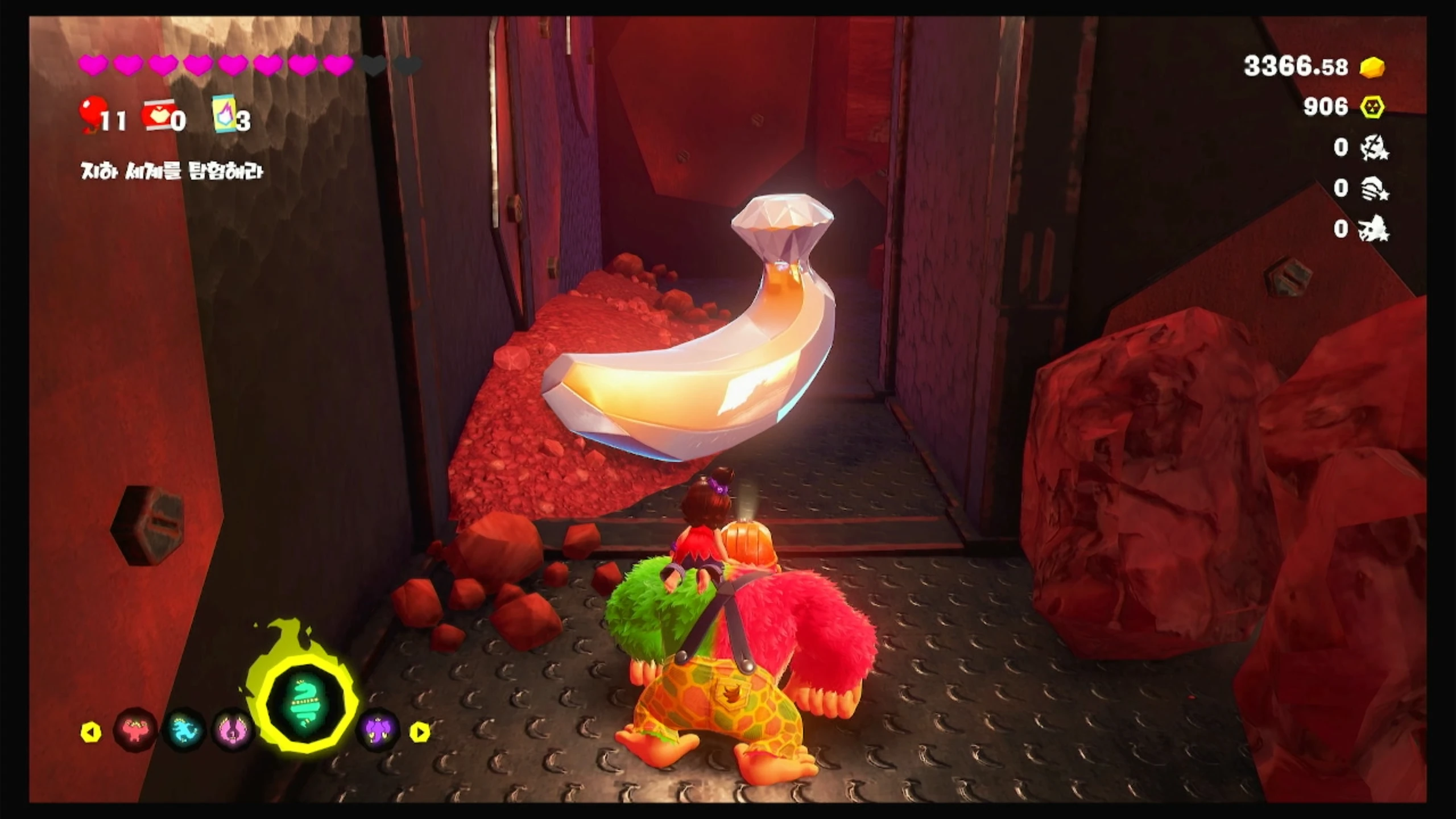
Task: Click the yellow left arrow of Bananza selector
Action: [x=91, y=732]
